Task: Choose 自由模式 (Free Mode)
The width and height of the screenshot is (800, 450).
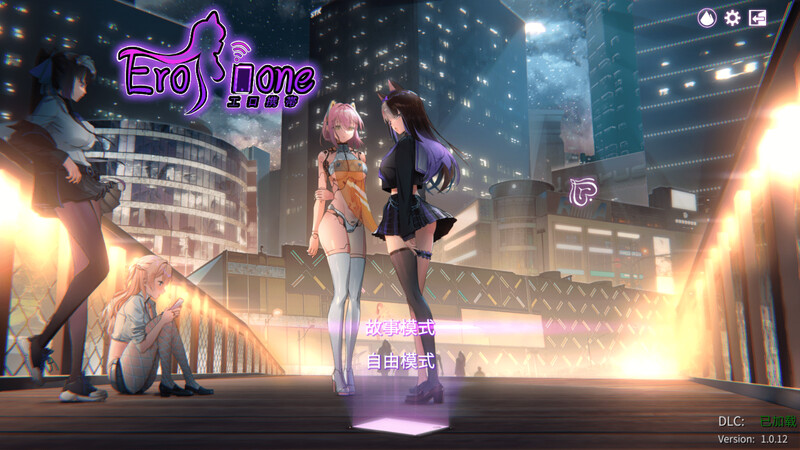Action: pyautogui.click(x=400, y=362)
